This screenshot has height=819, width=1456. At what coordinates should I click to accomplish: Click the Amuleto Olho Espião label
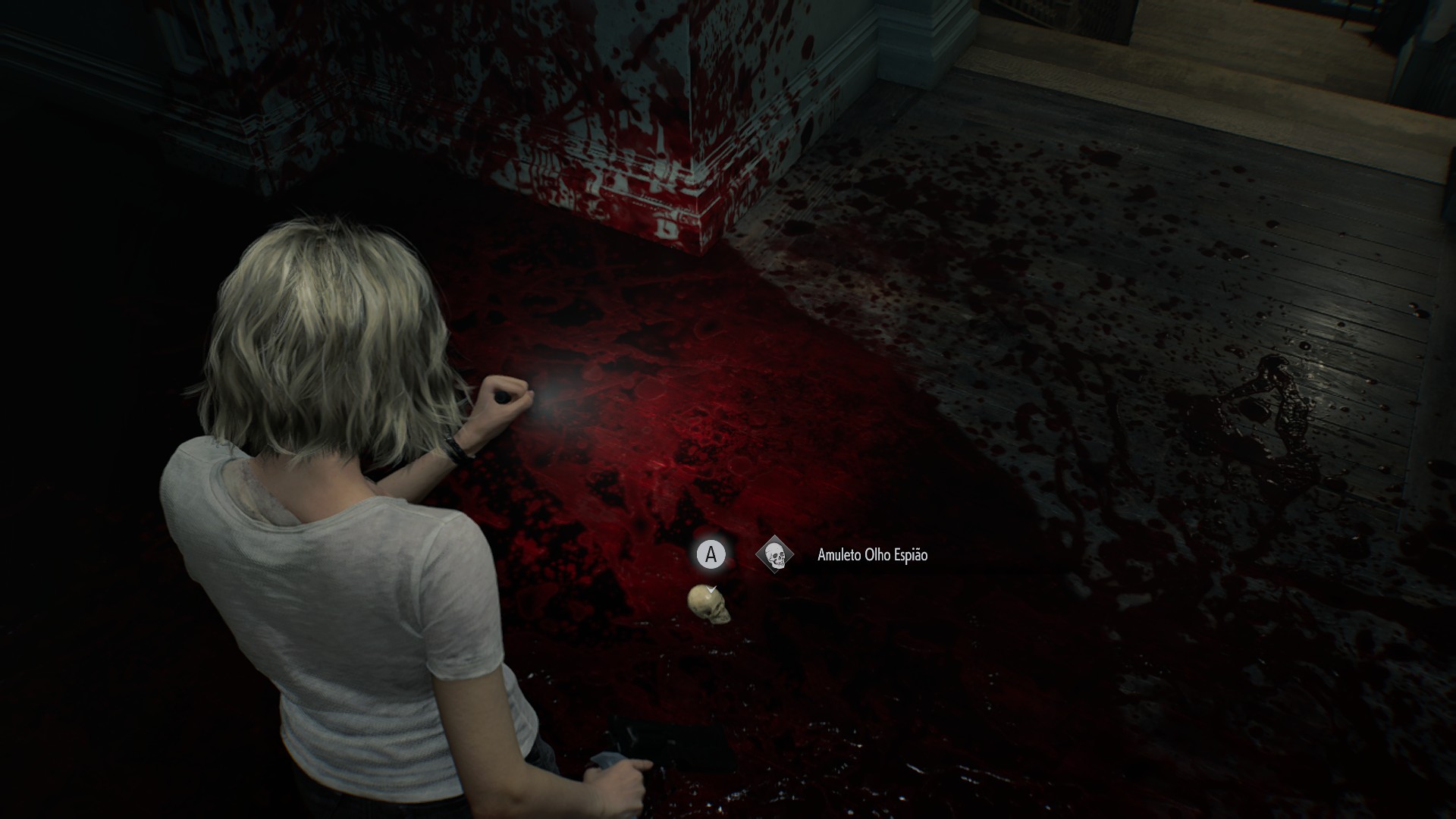coord(872,555)
